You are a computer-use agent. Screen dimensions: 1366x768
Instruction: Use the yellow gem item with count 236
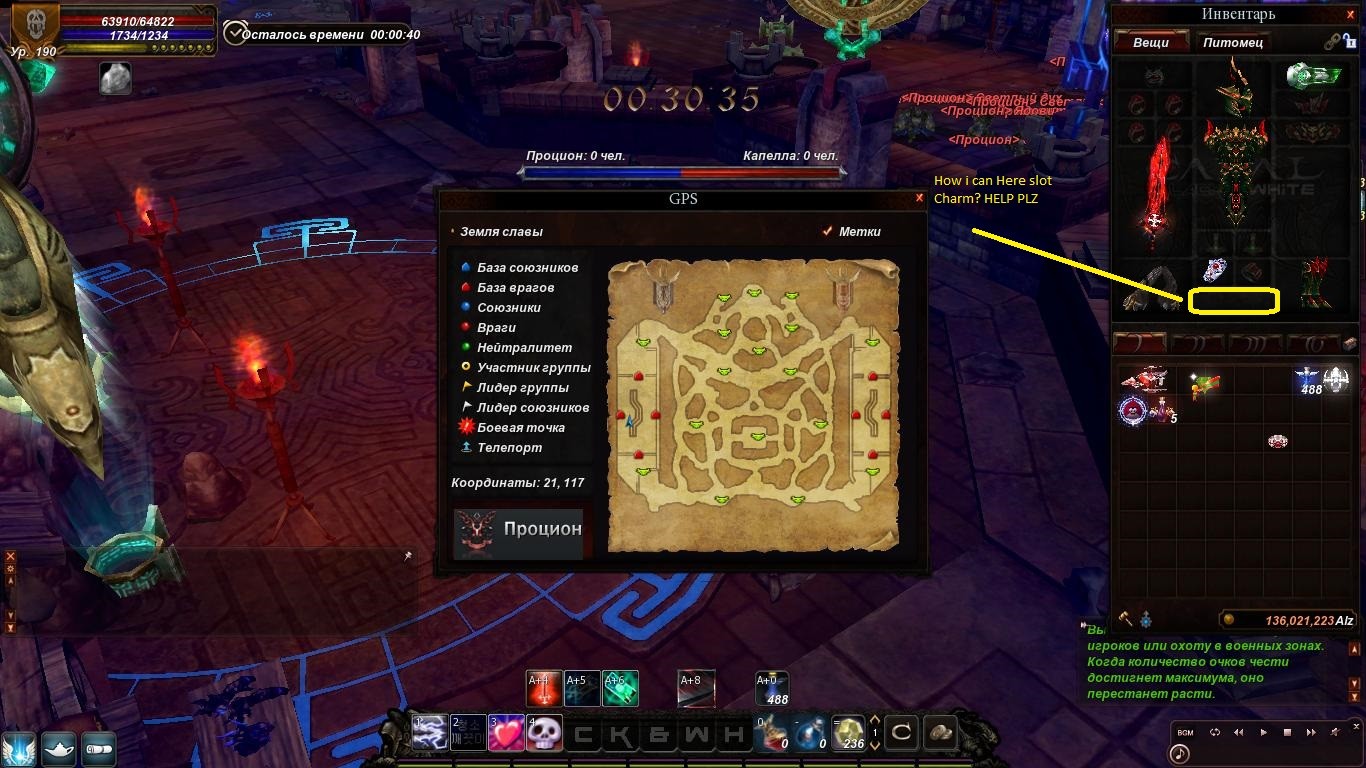[850, 733]
